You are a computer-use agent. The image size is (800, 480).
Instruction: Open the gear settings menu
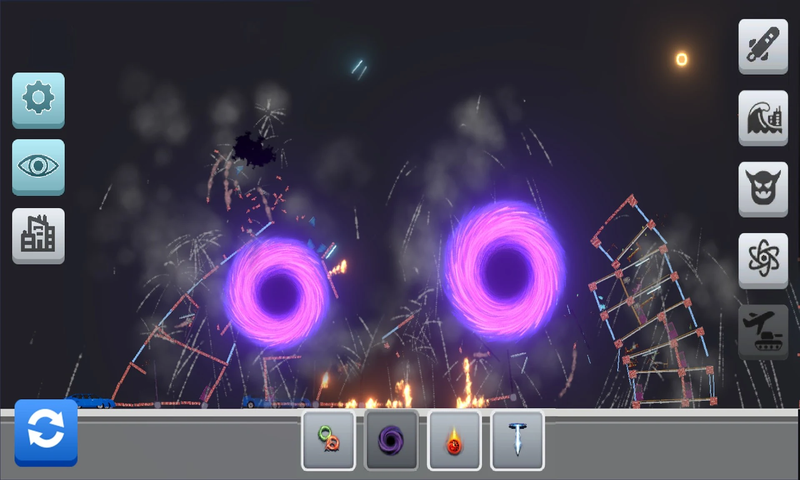coord(38,99)
